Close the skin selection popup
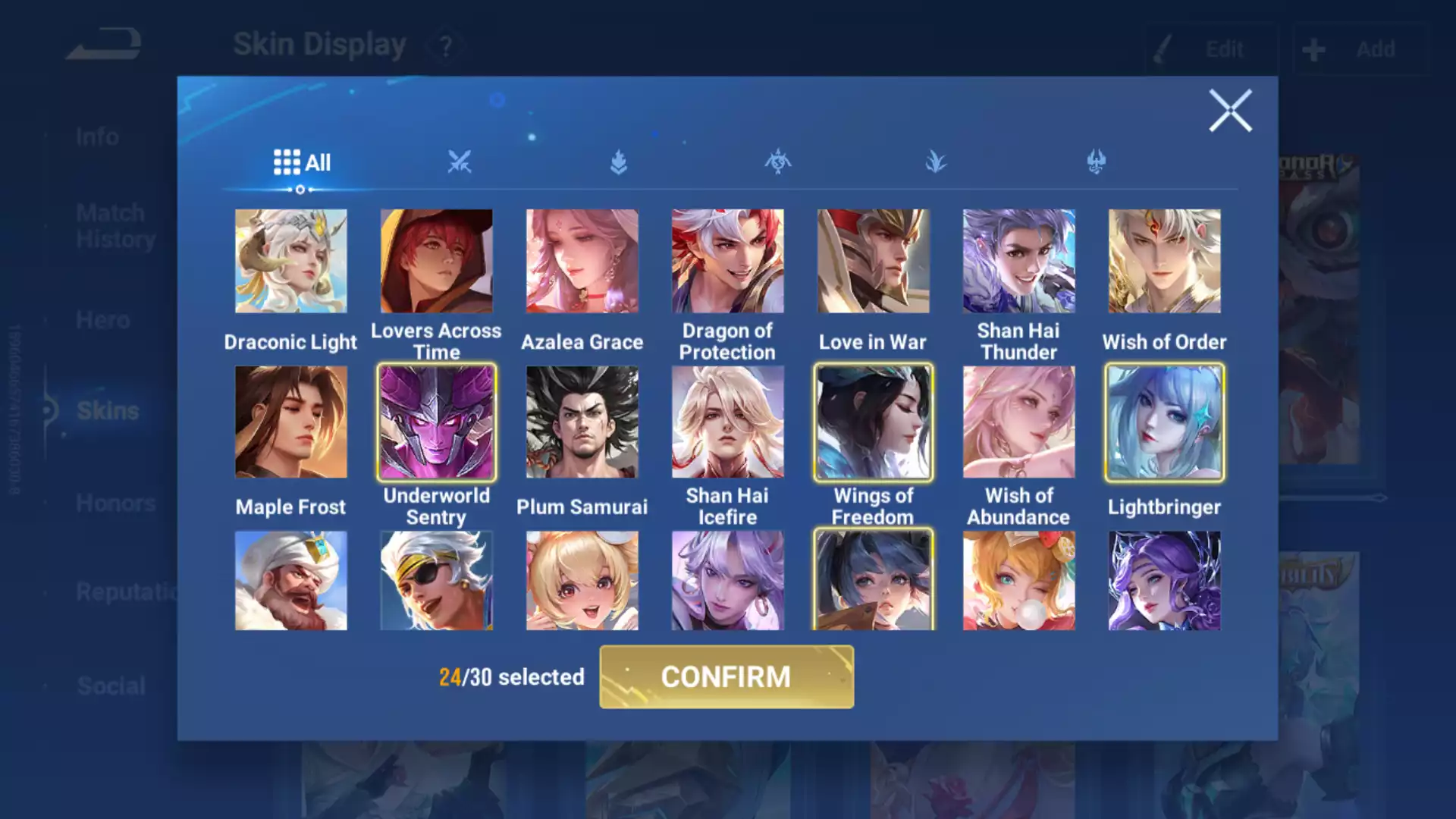Screen dimensions: 1456x819 (x=1229, y=111)
